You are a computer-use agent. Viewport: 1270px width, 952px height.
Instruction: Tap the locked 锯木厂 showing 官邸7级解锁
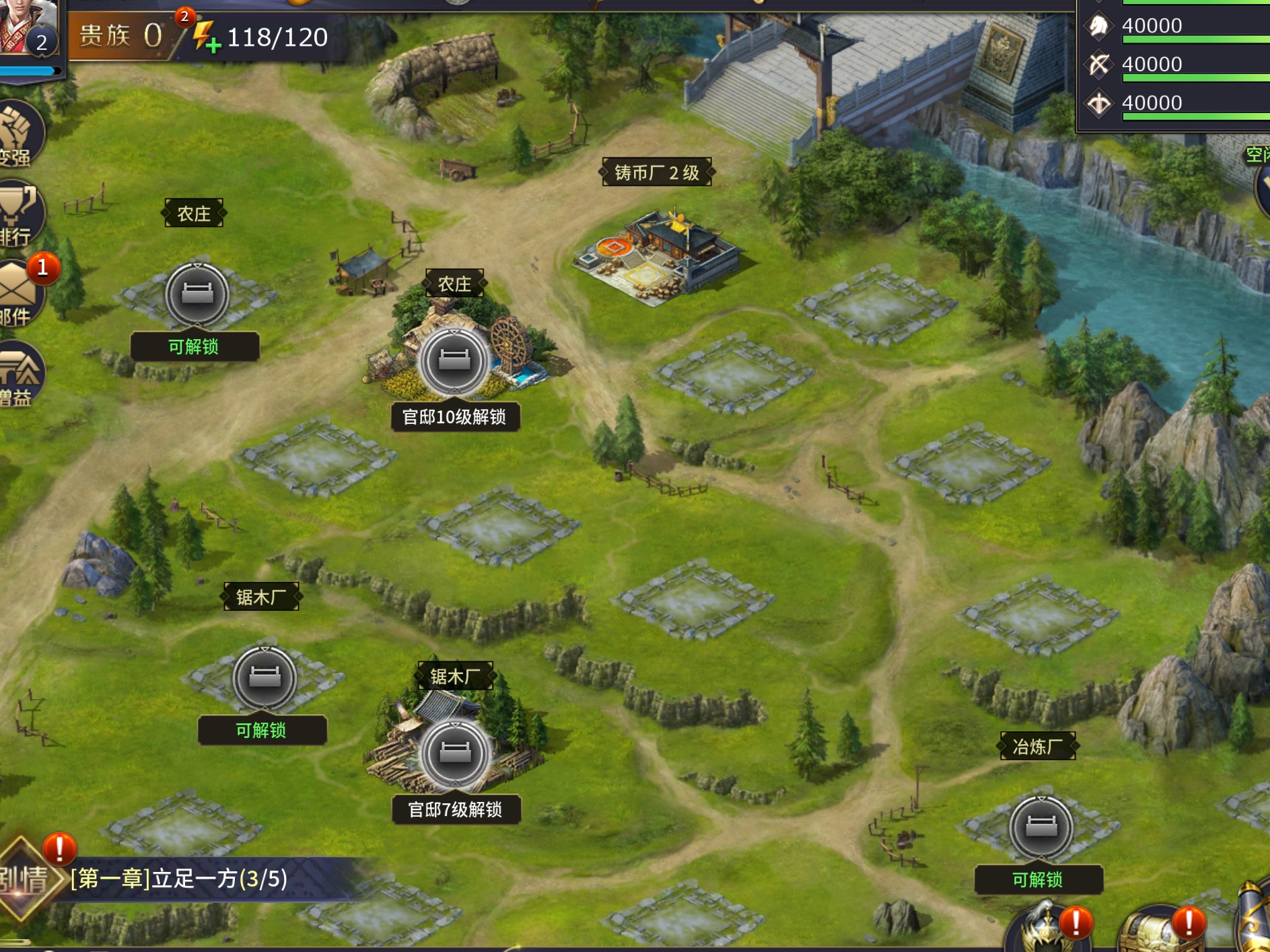click(x=456, y=754)
